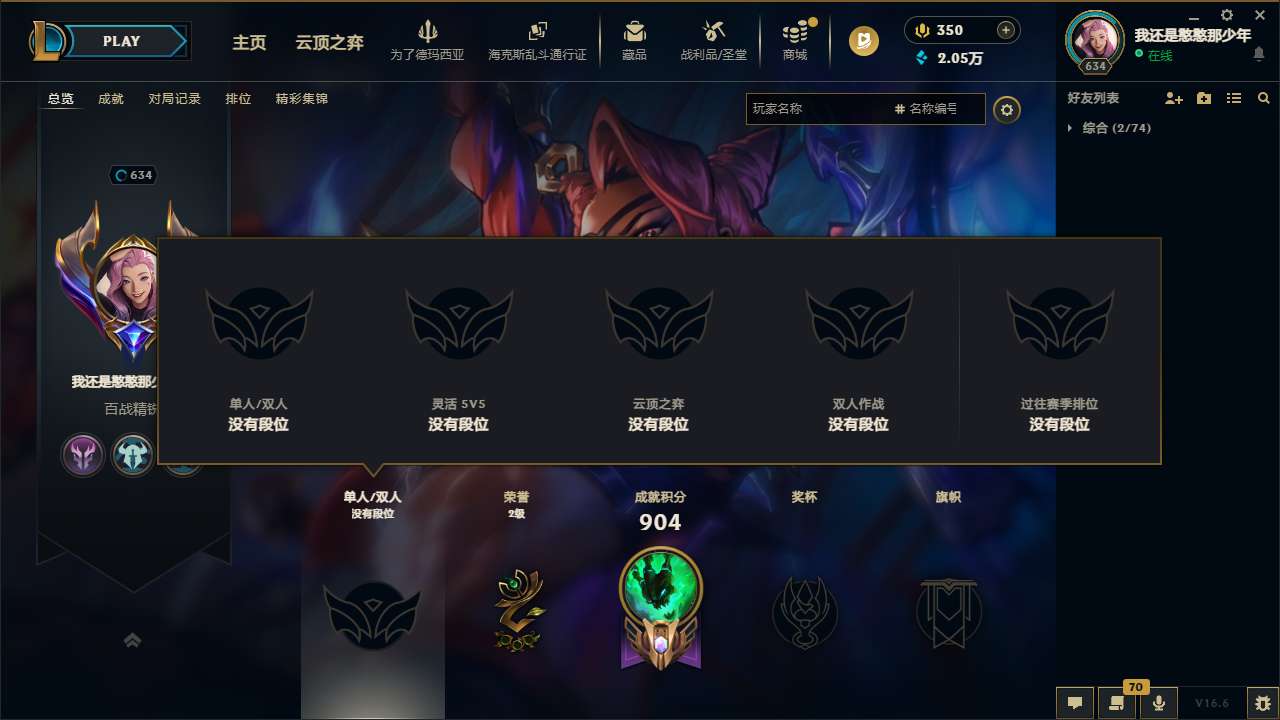Open 战利品/圣堂 loot icon

click(x=712, y=32)
